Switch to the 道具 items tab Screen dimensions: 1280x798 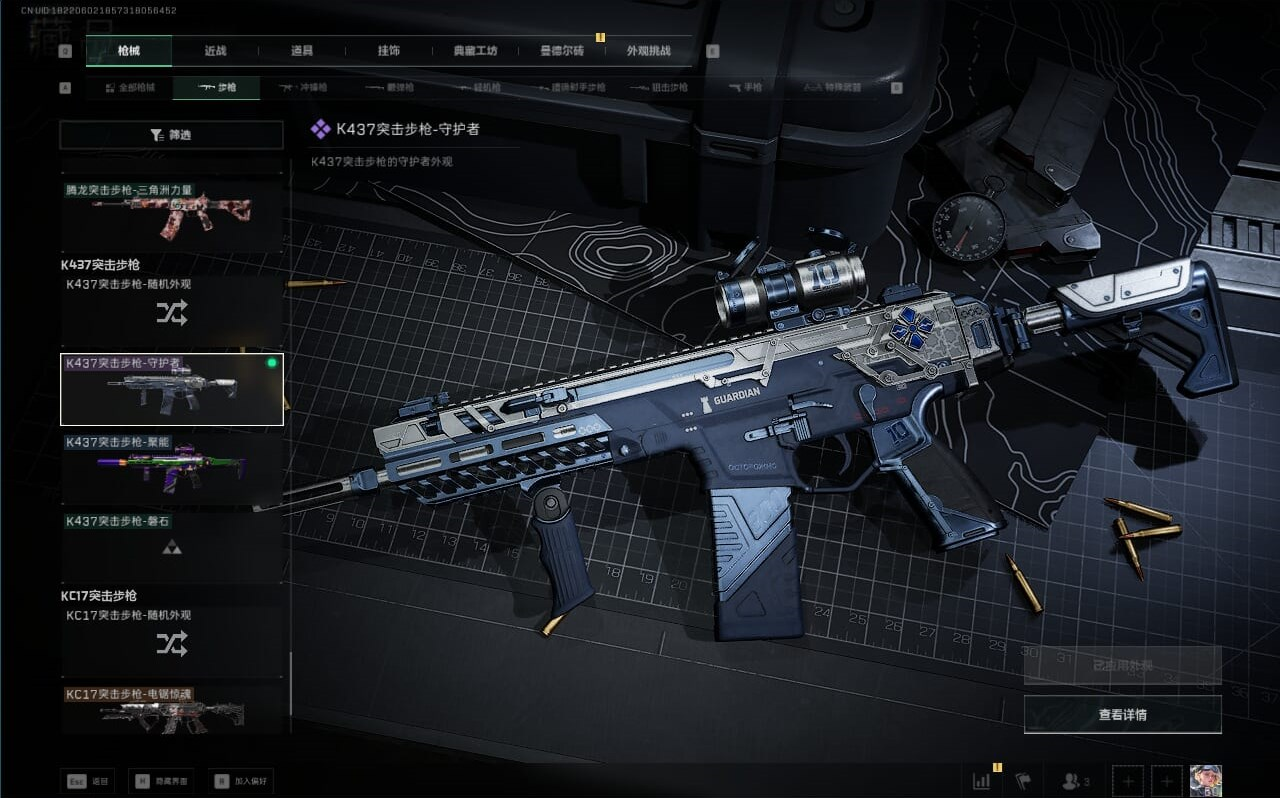point(302,51)
